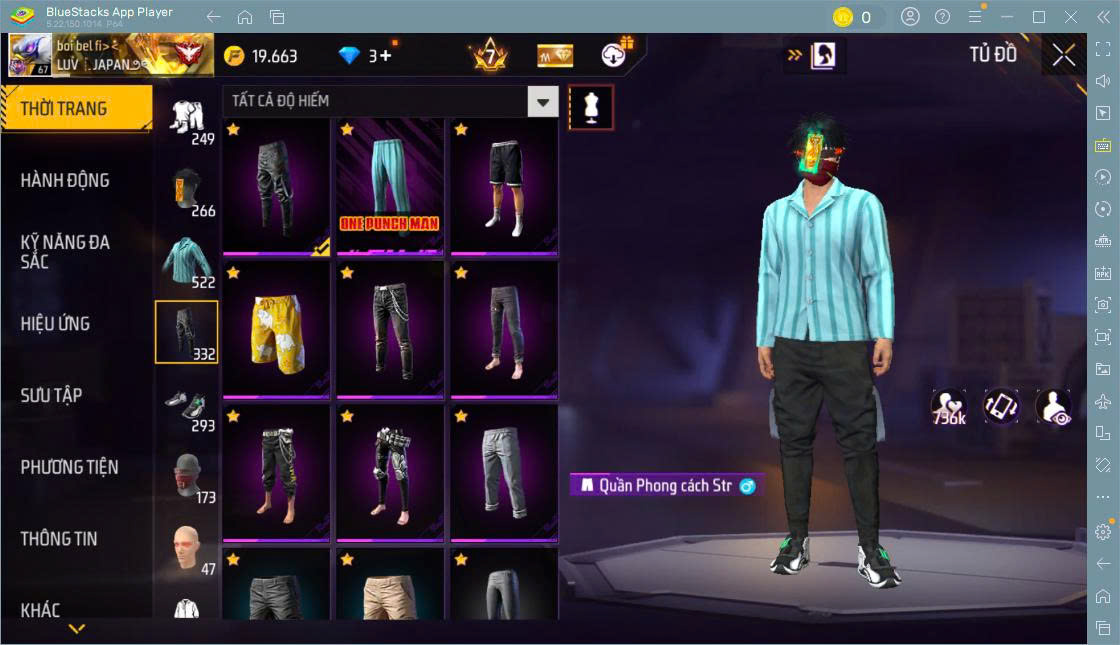Open the THÔNG TIN tab
The image size is (1120, 645).
pos(59,538)
